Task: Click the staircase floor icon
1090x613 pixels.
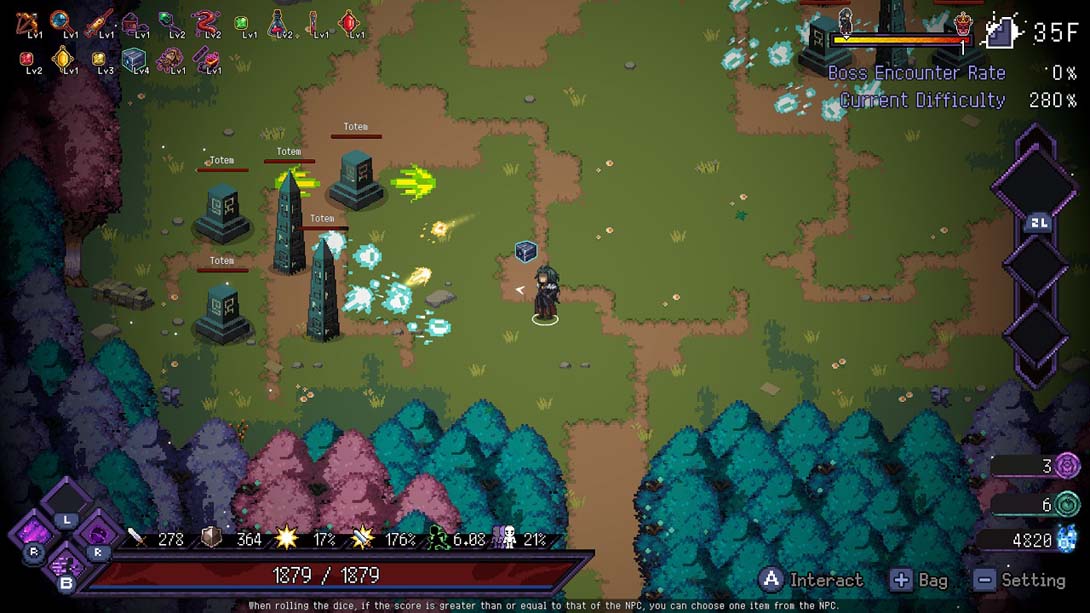Action: coord(1002,32)
